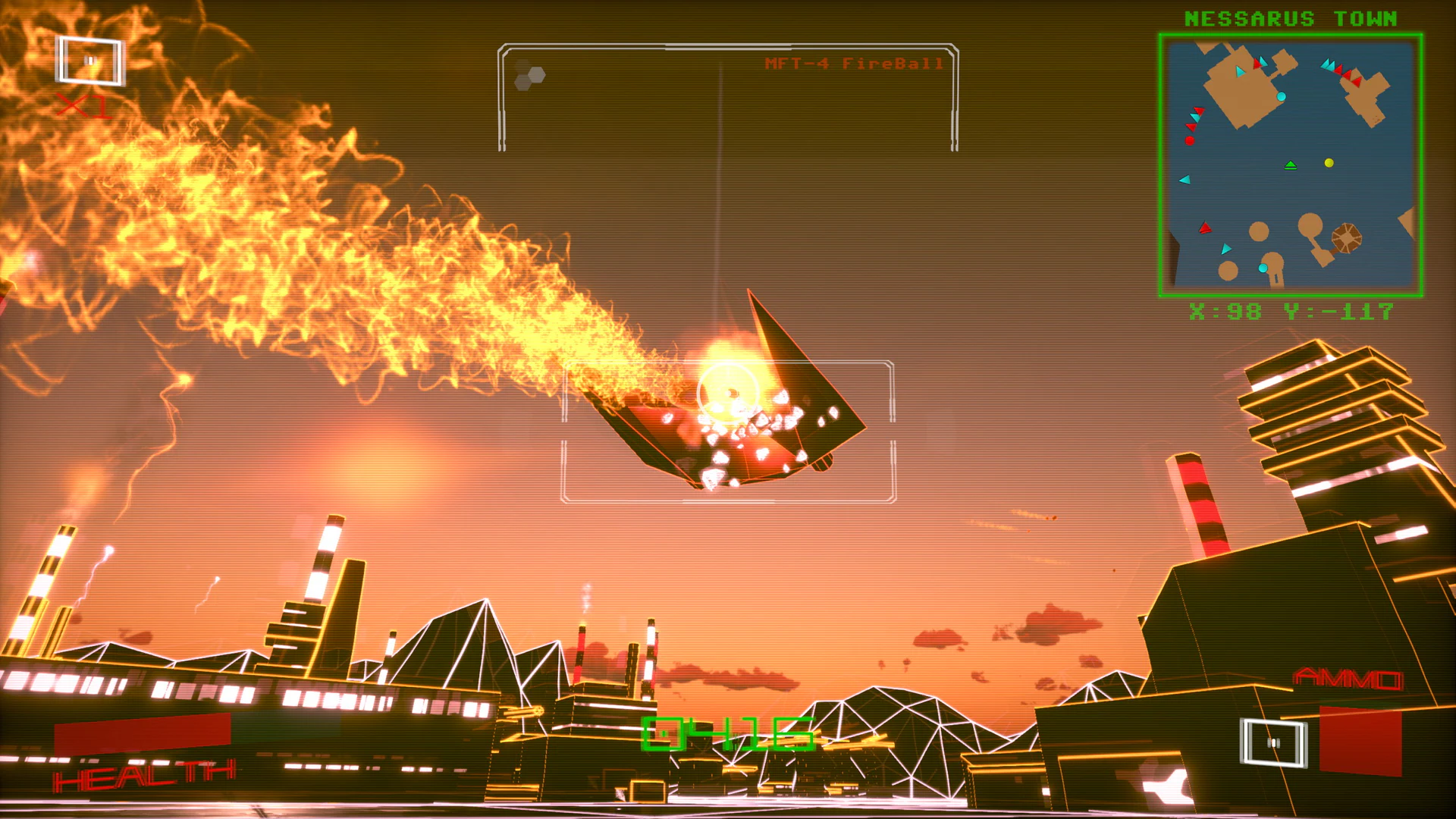
Task: Select the NESSARUS TOWN title text
Action: point(1291,17)
